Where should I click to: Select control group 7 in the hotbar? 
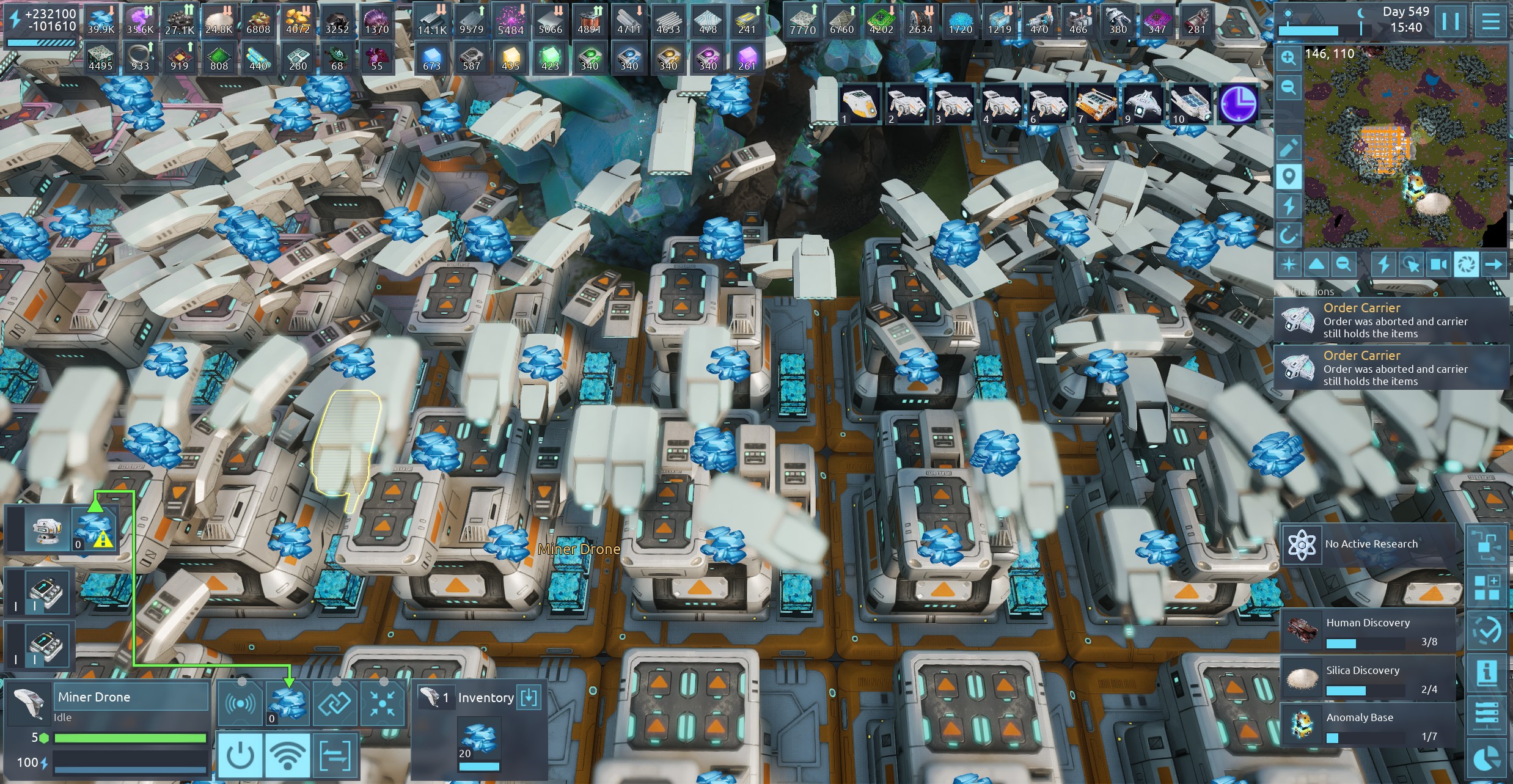[1096, 104]
